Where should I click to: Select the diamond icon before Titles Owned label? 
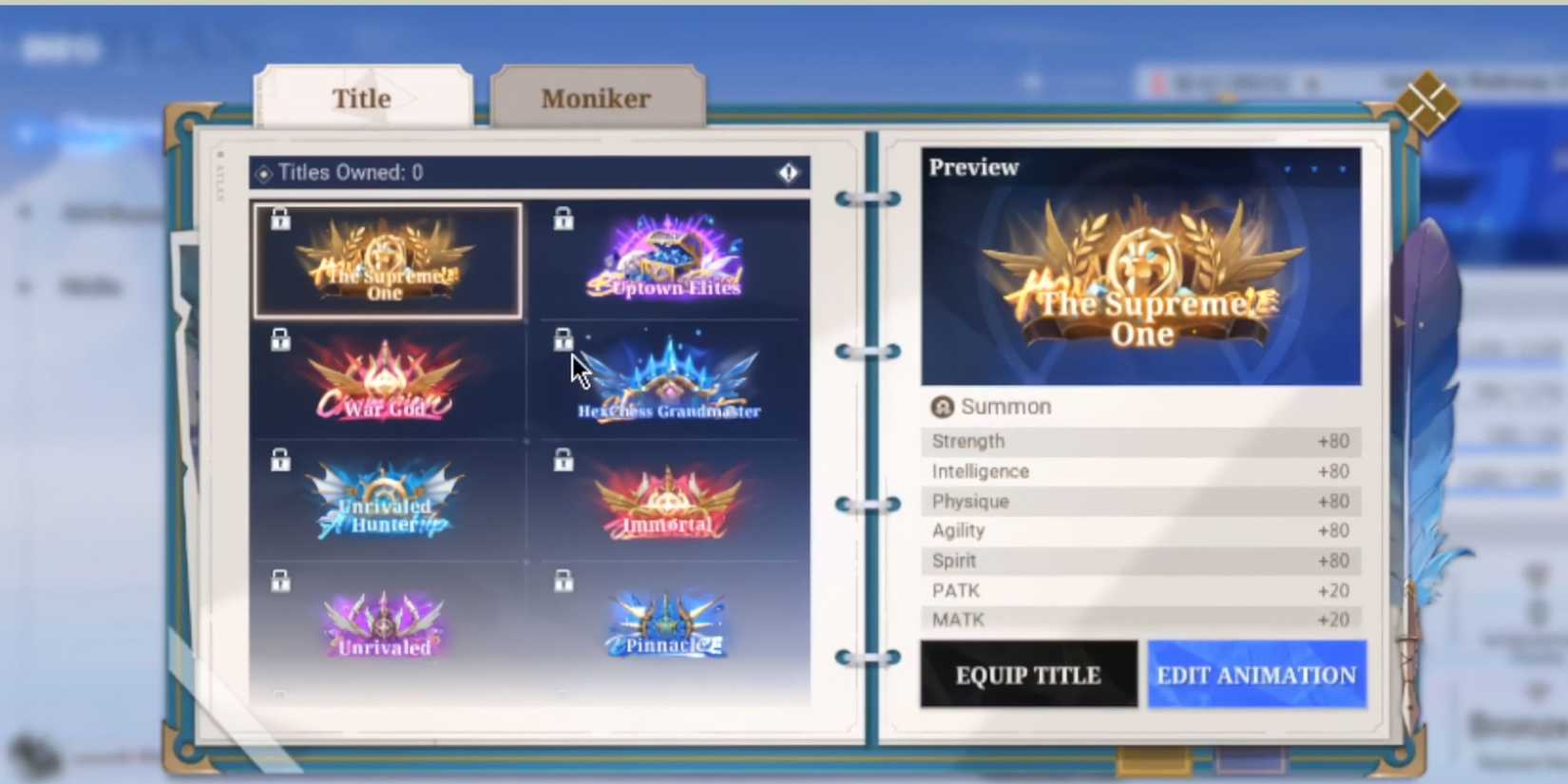(x=263, y=172)
